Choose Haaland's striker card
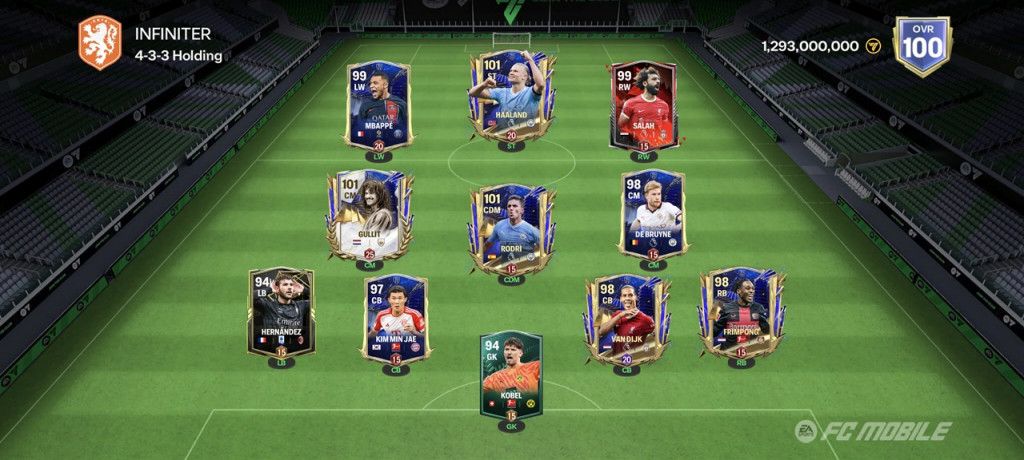The height and width of the screenshot is (460, 1024). 511,97
